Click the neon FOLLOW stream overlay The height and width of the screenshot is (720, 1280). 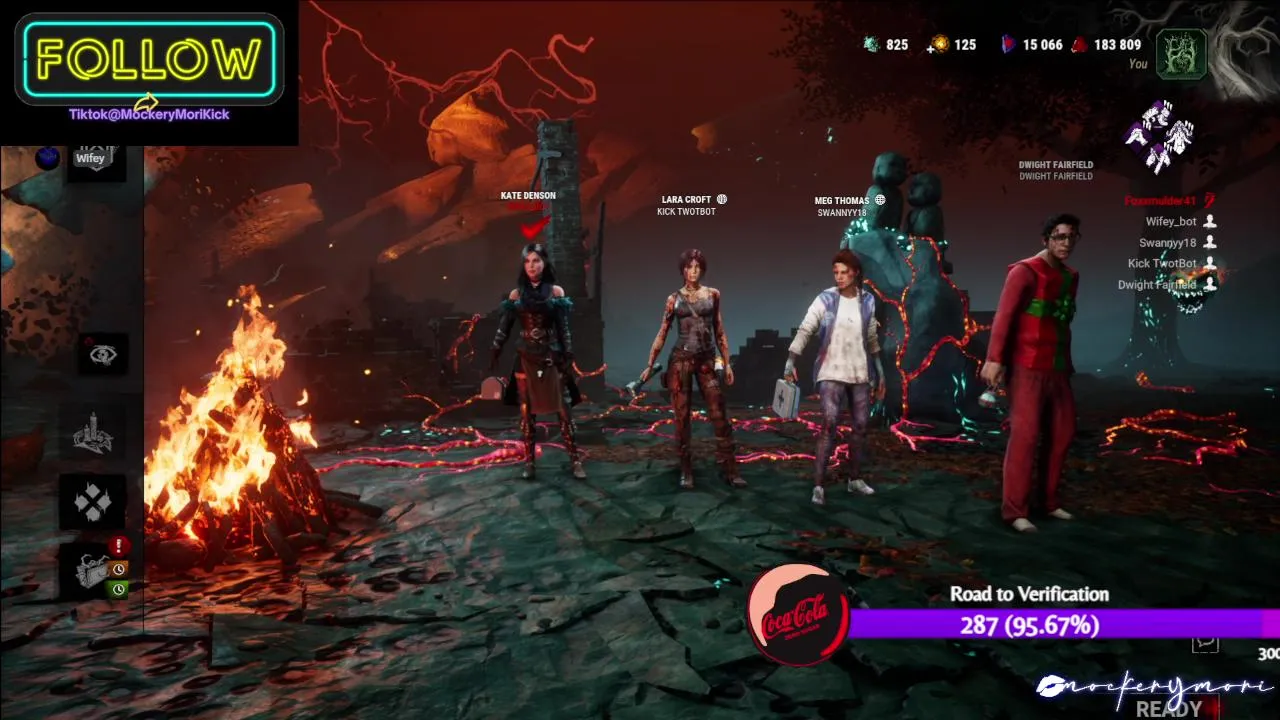149,60
